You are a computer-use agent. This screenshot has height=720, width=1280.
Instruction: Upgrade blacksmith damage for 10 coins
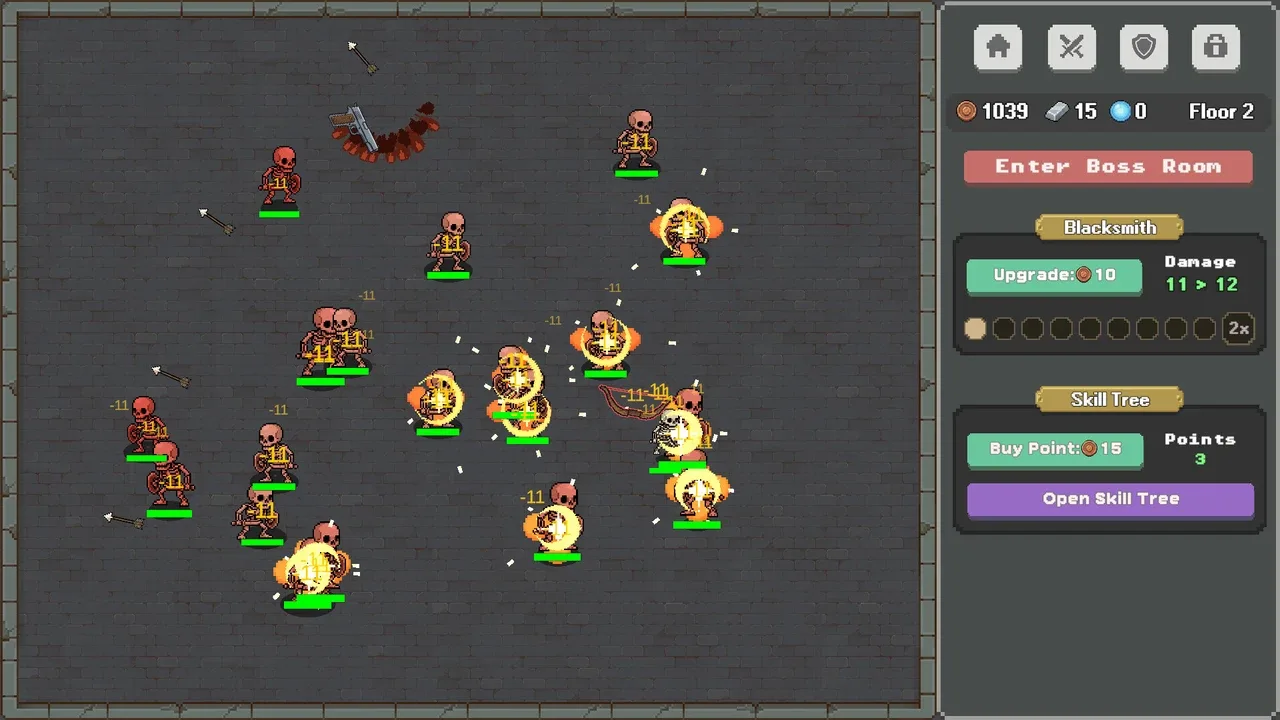point(1054,275)
